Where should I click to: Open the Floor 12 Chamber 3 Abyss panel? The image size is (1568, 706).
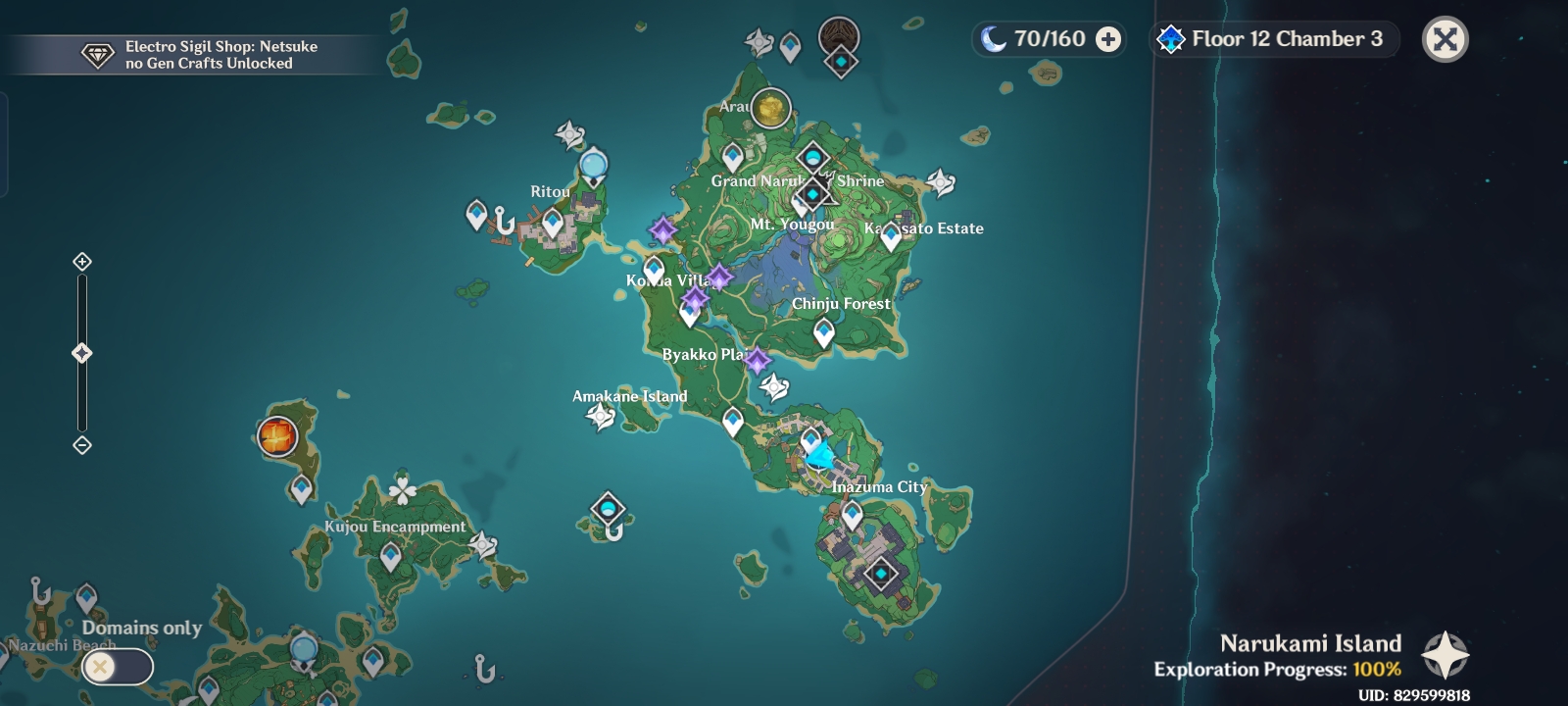1272,40
